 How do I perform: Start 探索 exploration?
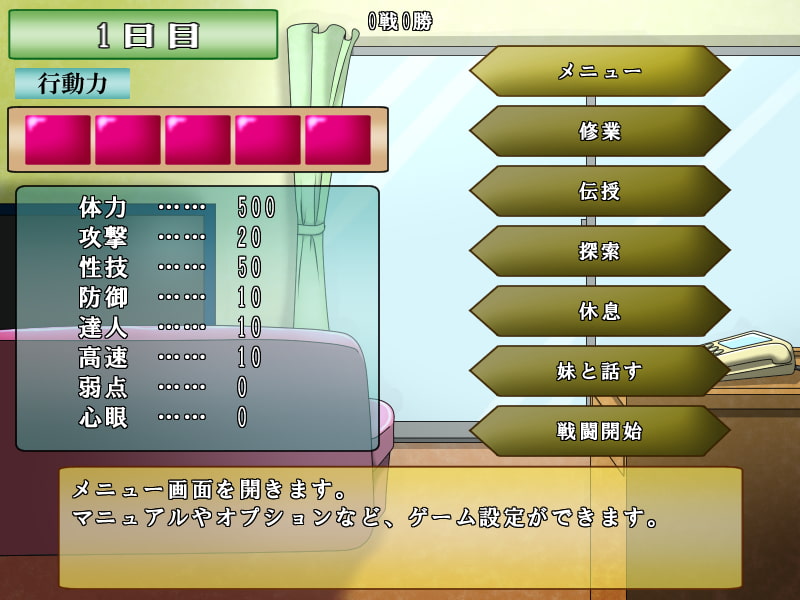599,251
